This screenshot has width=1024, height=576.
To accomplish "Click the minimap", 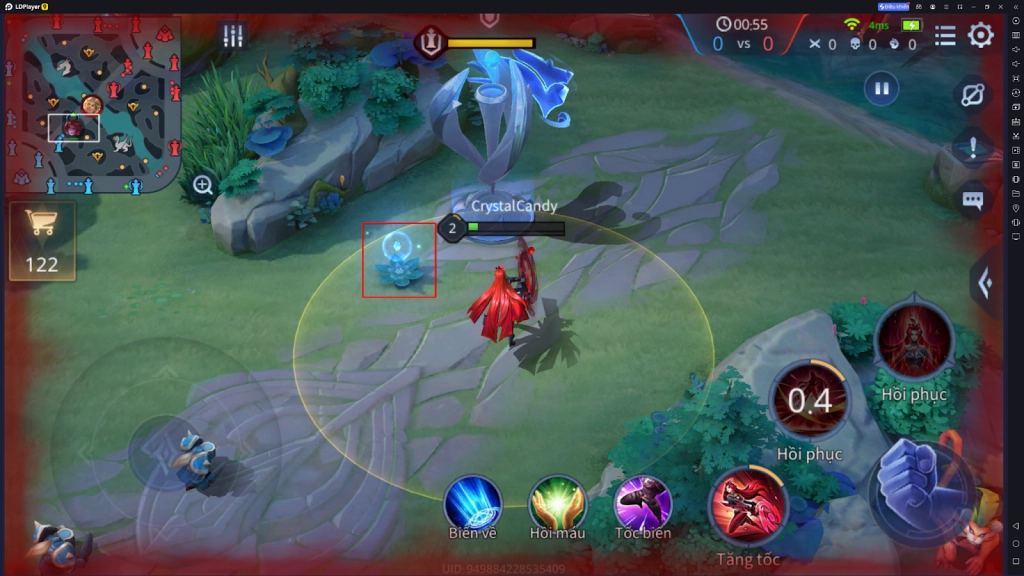I will pos(93,105).
